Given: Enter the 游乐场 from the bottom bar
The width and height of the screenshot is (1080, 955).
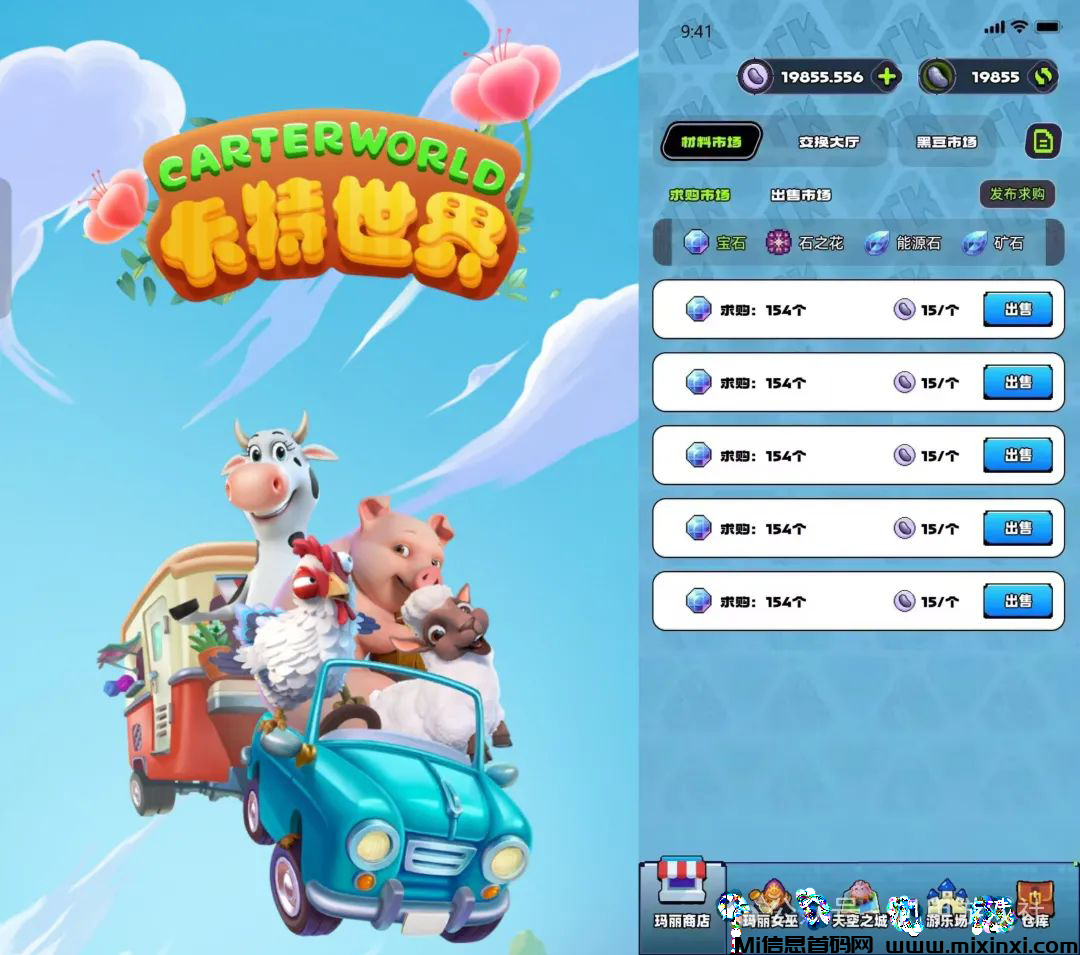Looking at the screenshot, I should click(x=944, y=902).
